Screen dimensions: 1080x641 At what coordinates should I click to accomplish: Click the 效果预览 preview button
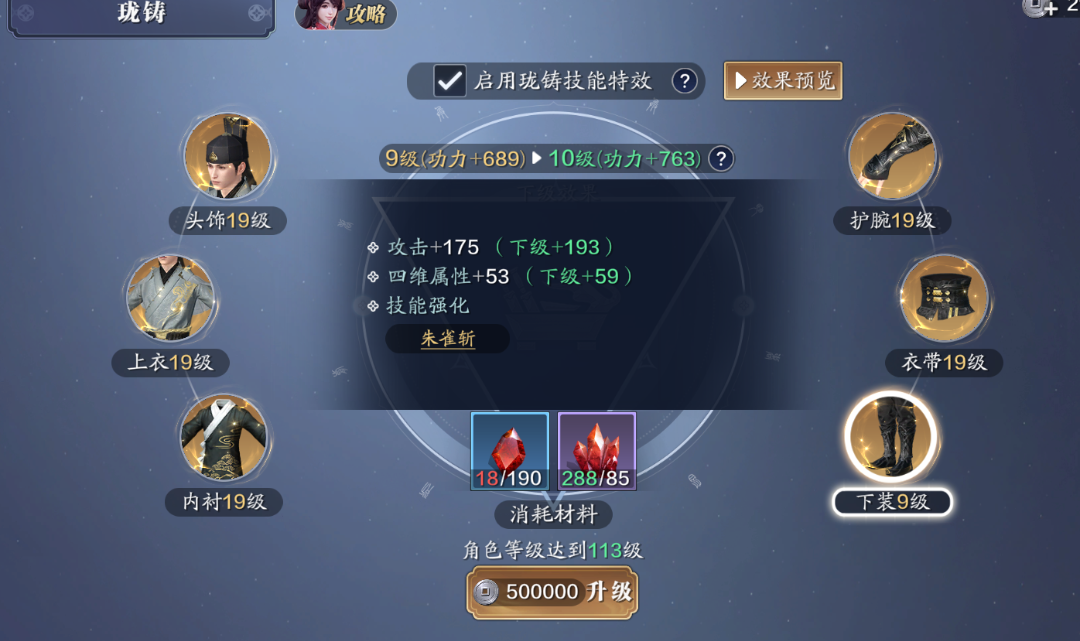coord(783,81)
